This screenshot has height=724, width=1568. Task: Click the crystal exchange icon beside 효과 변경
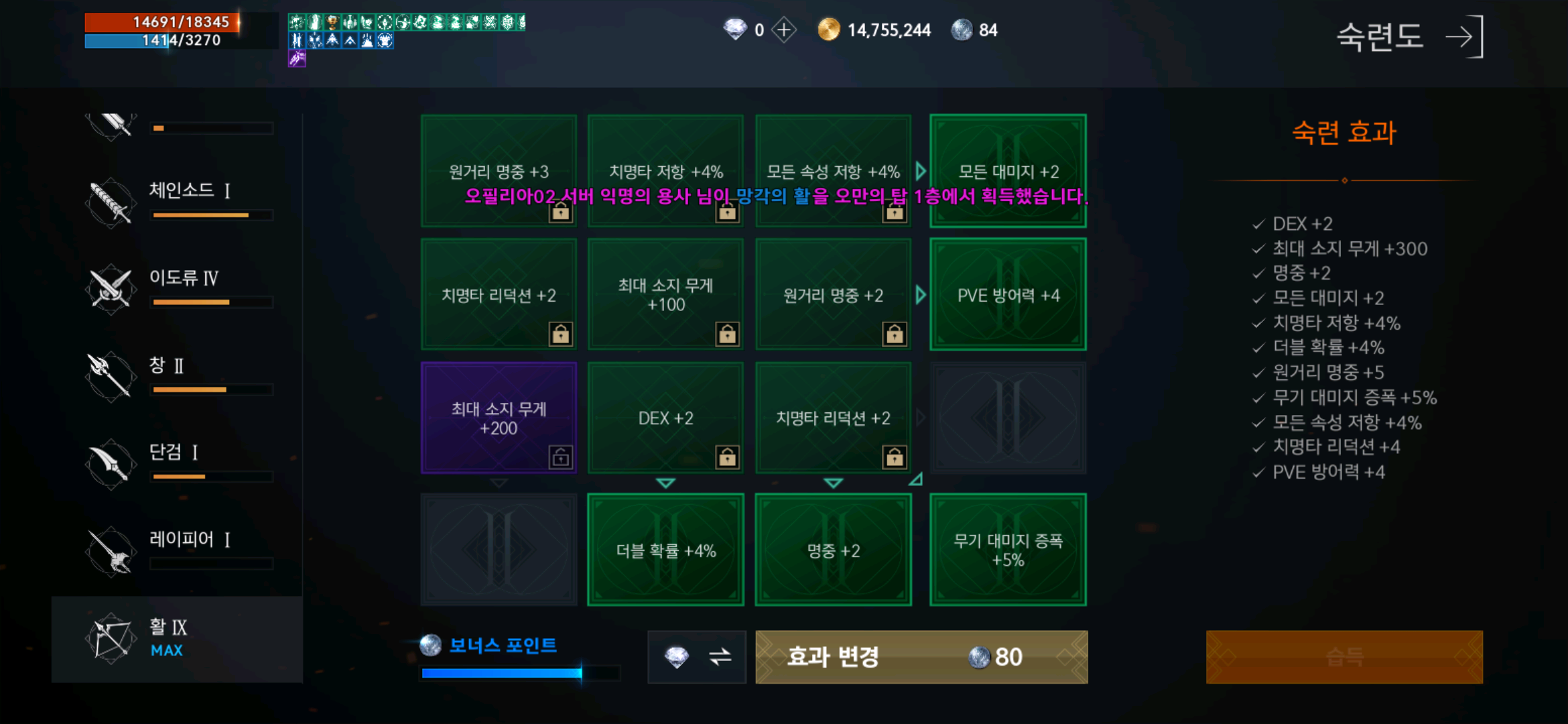coord(697,657)
